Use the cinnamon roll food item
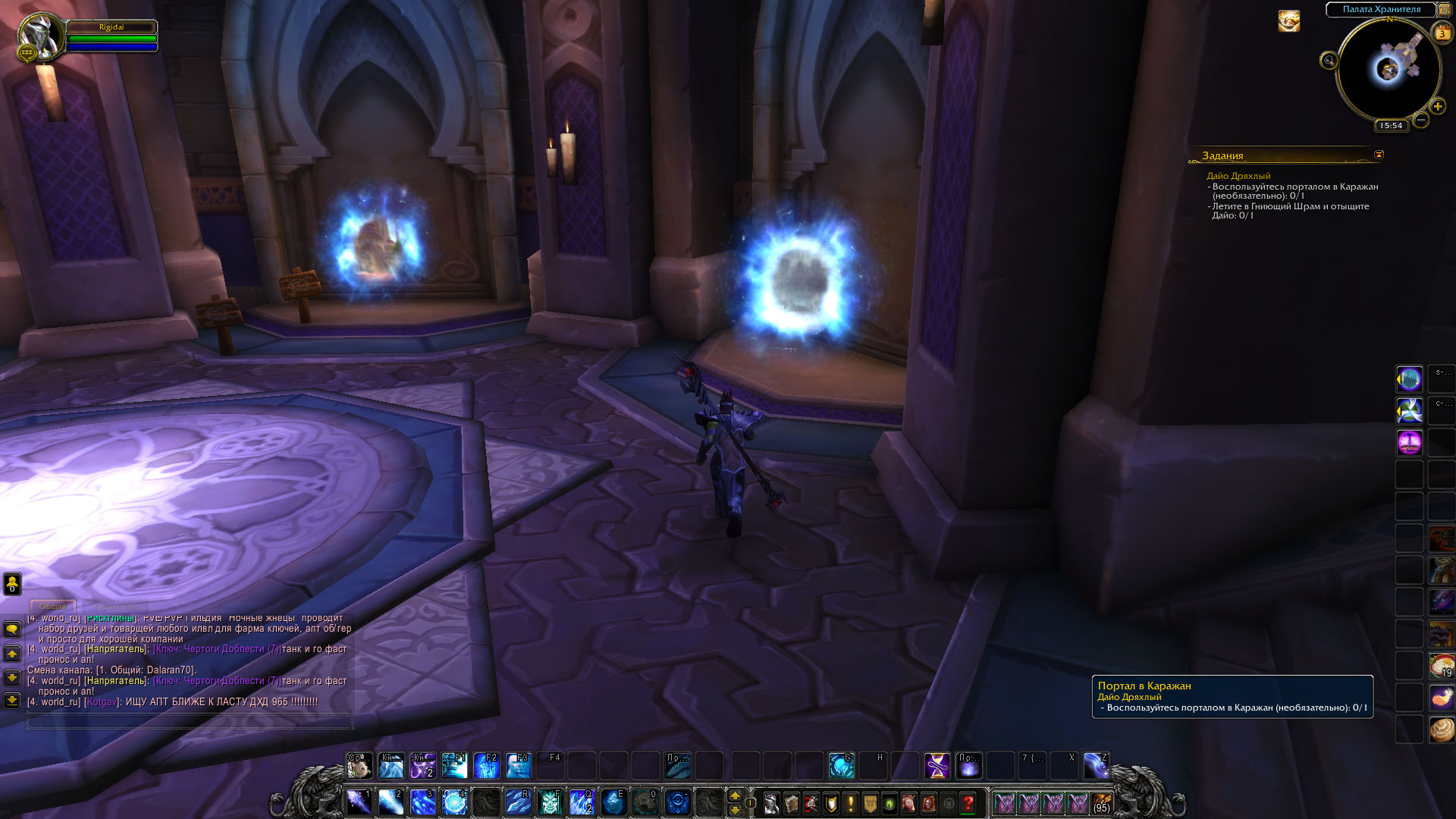The width and height of the screenshot is (1456, 819). click(x=1442, y=730)
